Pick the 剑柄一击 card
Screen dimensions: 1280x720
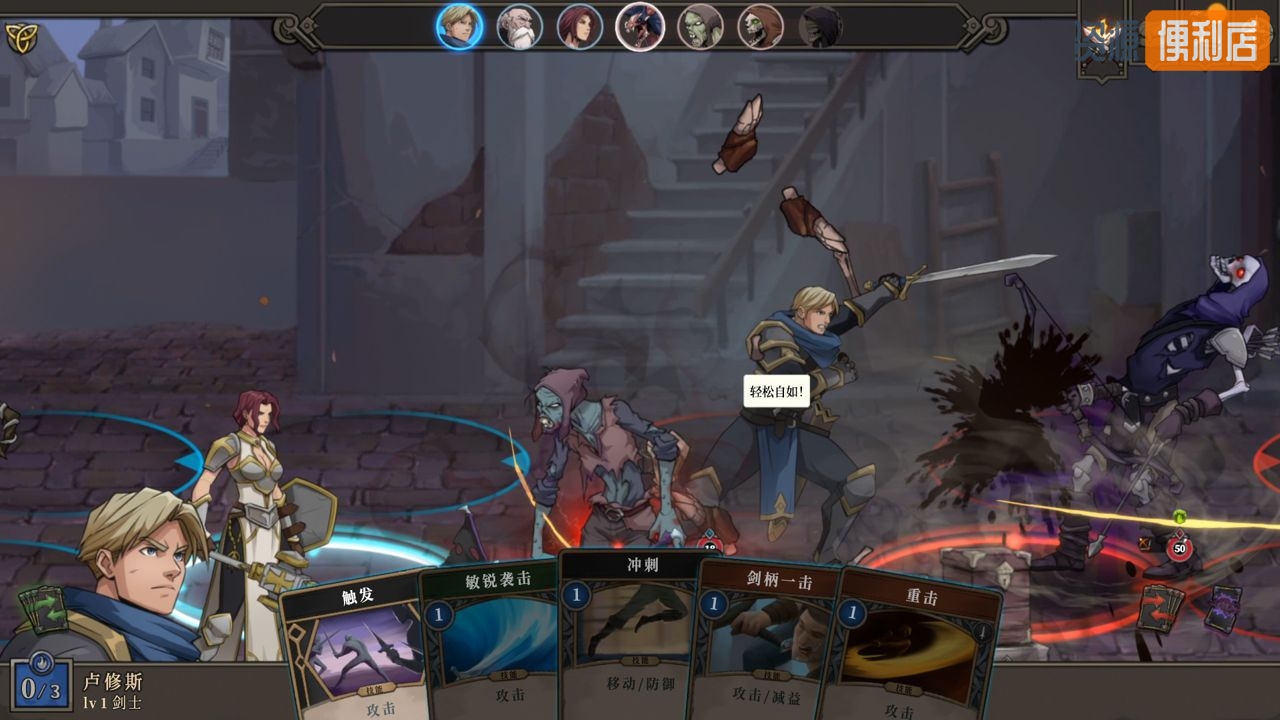764,640
